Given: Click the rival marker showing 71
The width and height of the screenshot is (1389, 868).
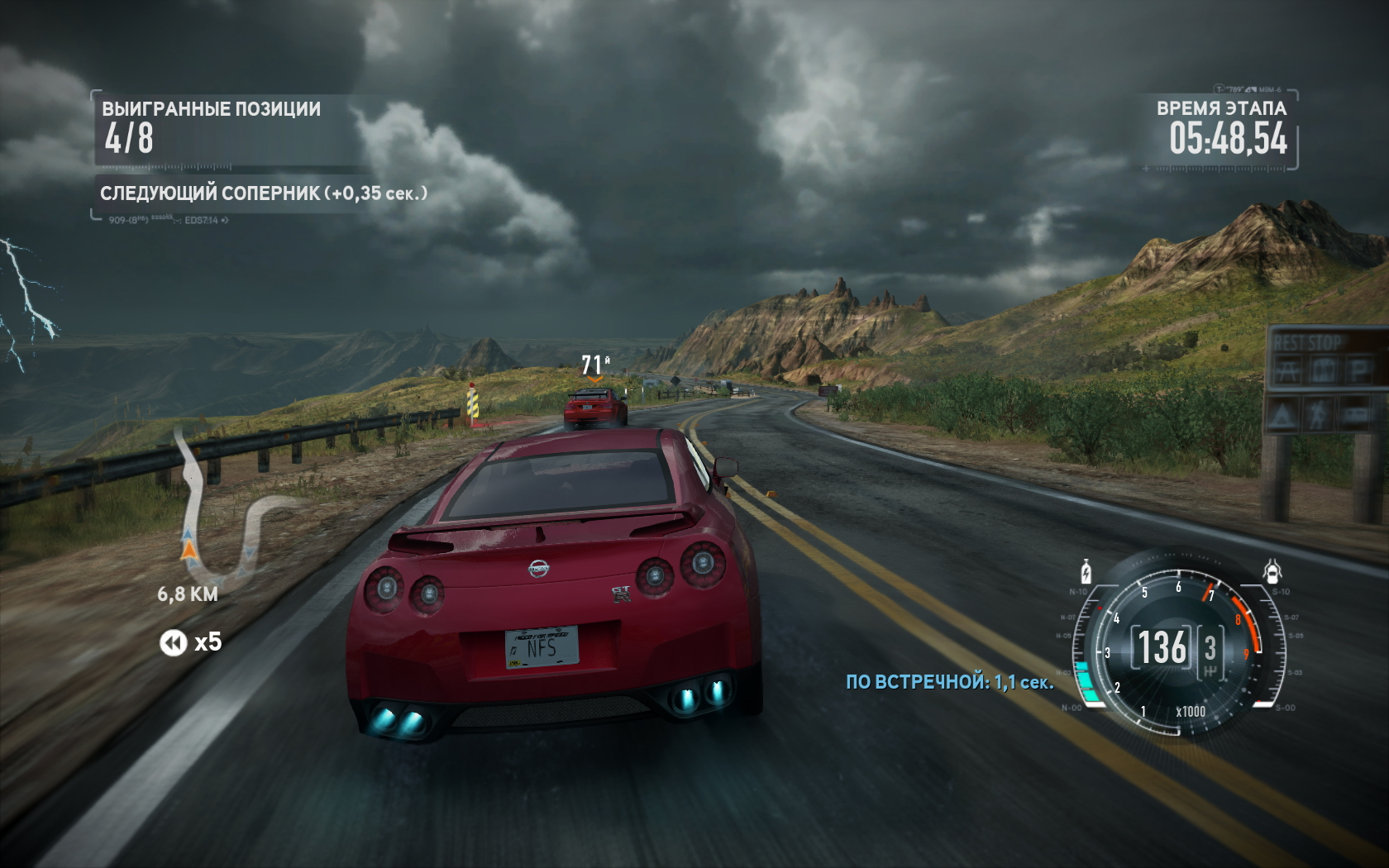Looking at the screenshot, I should coord(594,366).
